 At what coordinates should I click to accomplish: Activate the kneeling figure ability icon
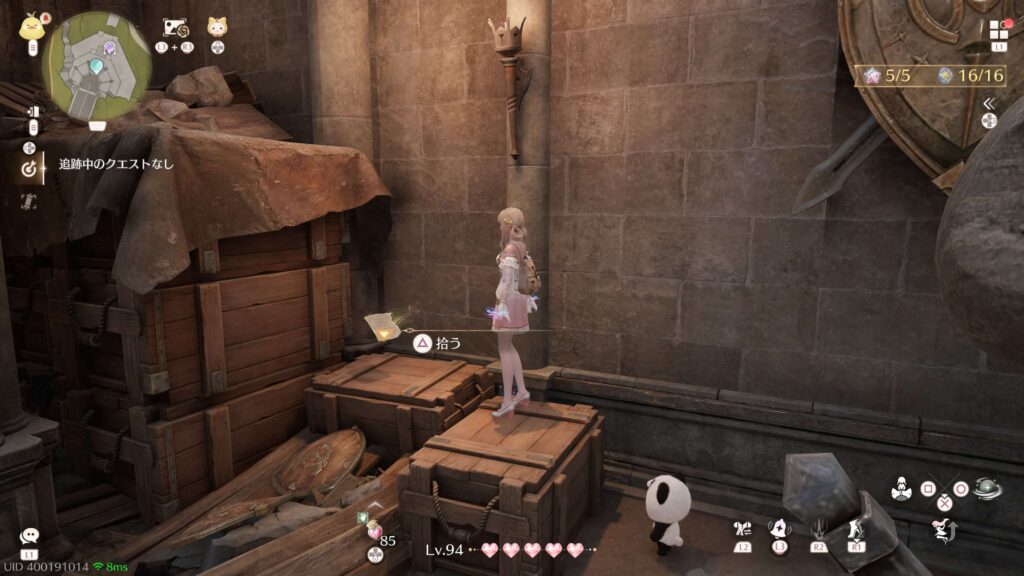[901, 490]
